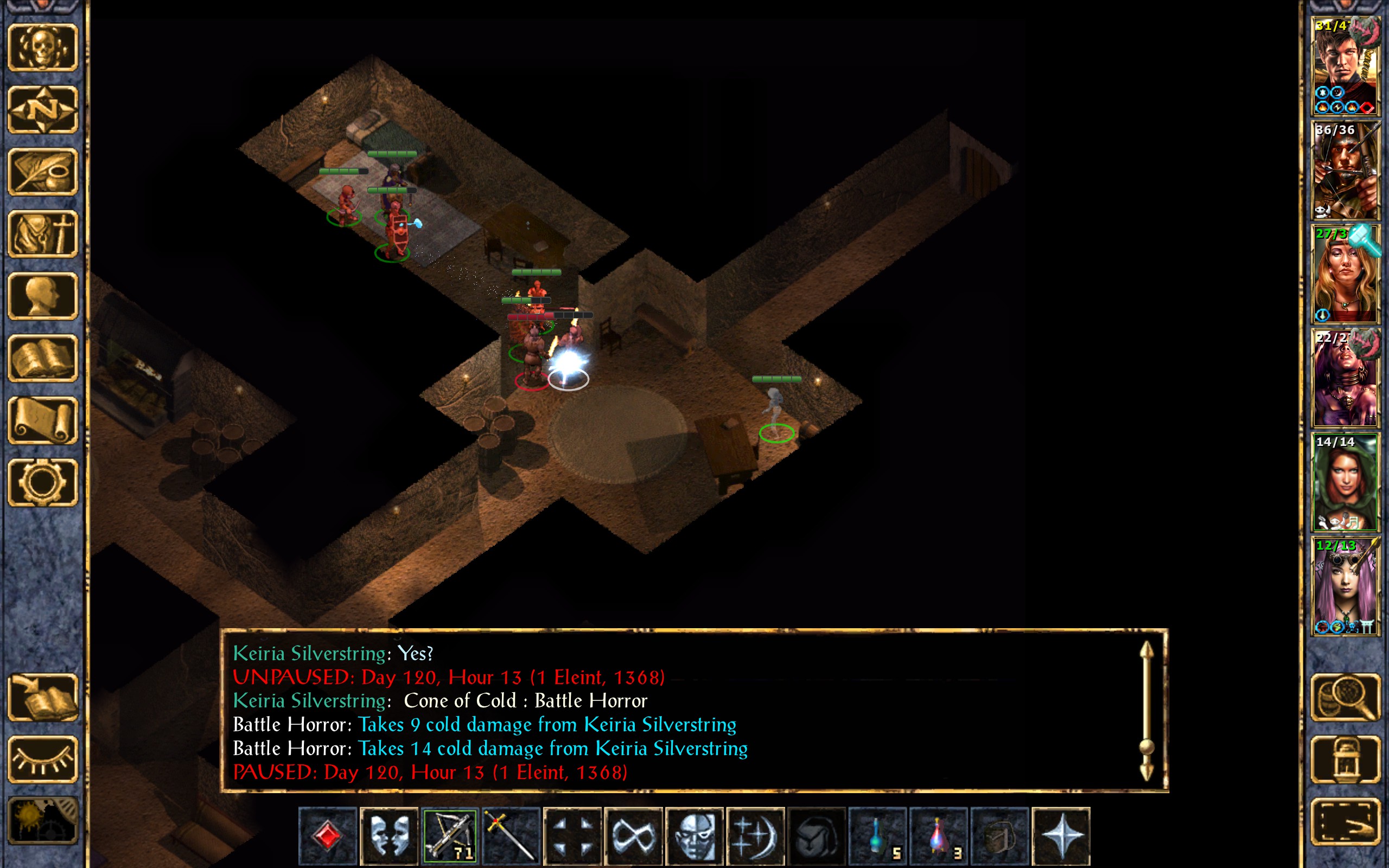
Task: Hide the interface using the closed-eye button
Action: 43,759
